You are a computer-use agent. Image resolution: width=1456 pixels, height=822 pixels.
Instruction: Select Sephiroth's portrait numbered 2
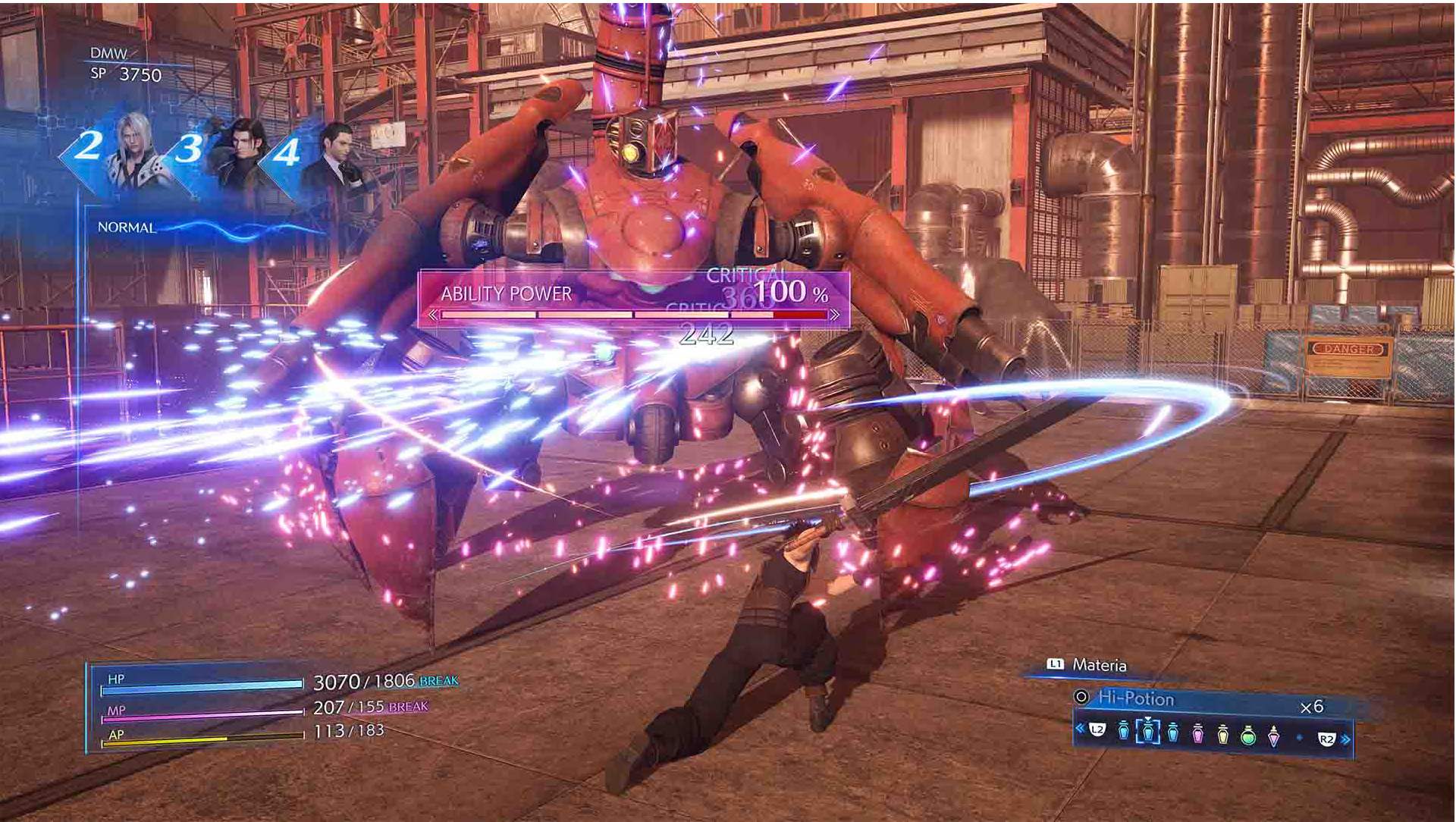pyautogui.click(x=133, y=149)
